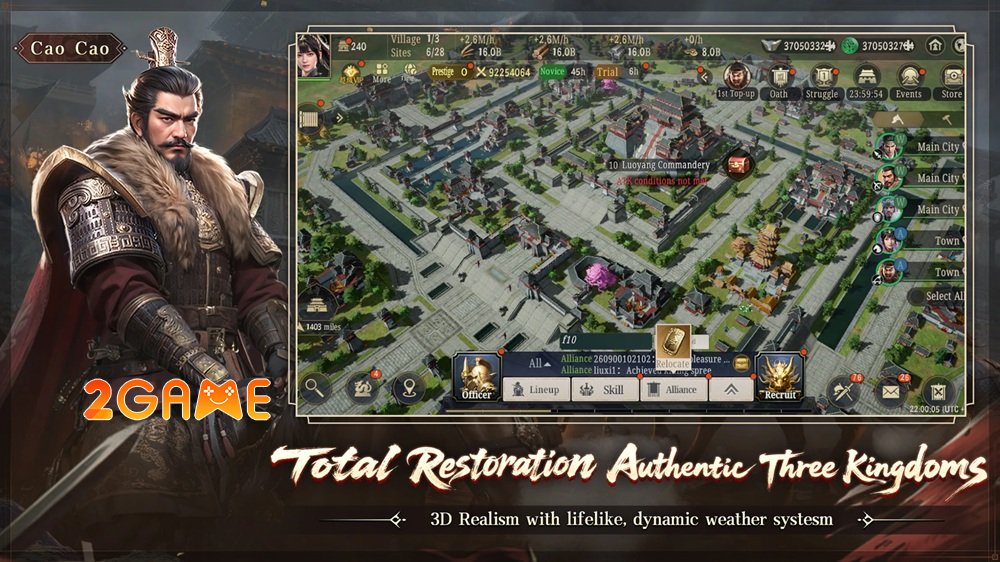The height and width of the screenshot is (562, 1000).
Task: Open the Store
Action: (951, 76)
